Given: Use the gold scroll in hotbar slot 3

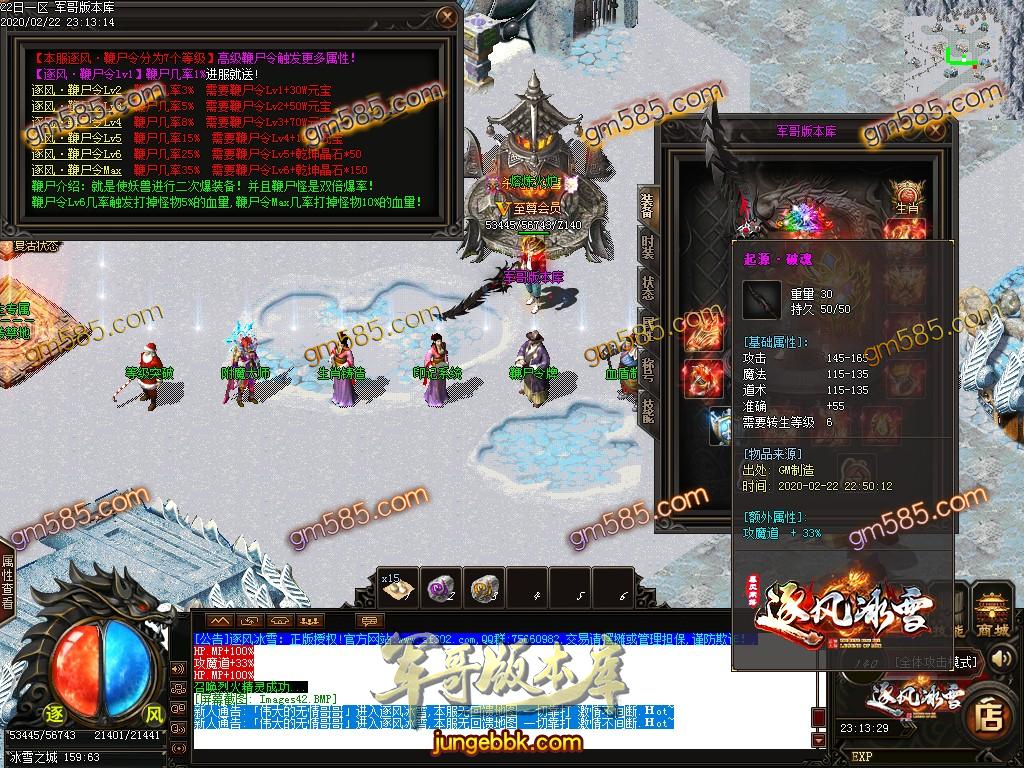Looking at the screenshot, I should coord(484,590).
